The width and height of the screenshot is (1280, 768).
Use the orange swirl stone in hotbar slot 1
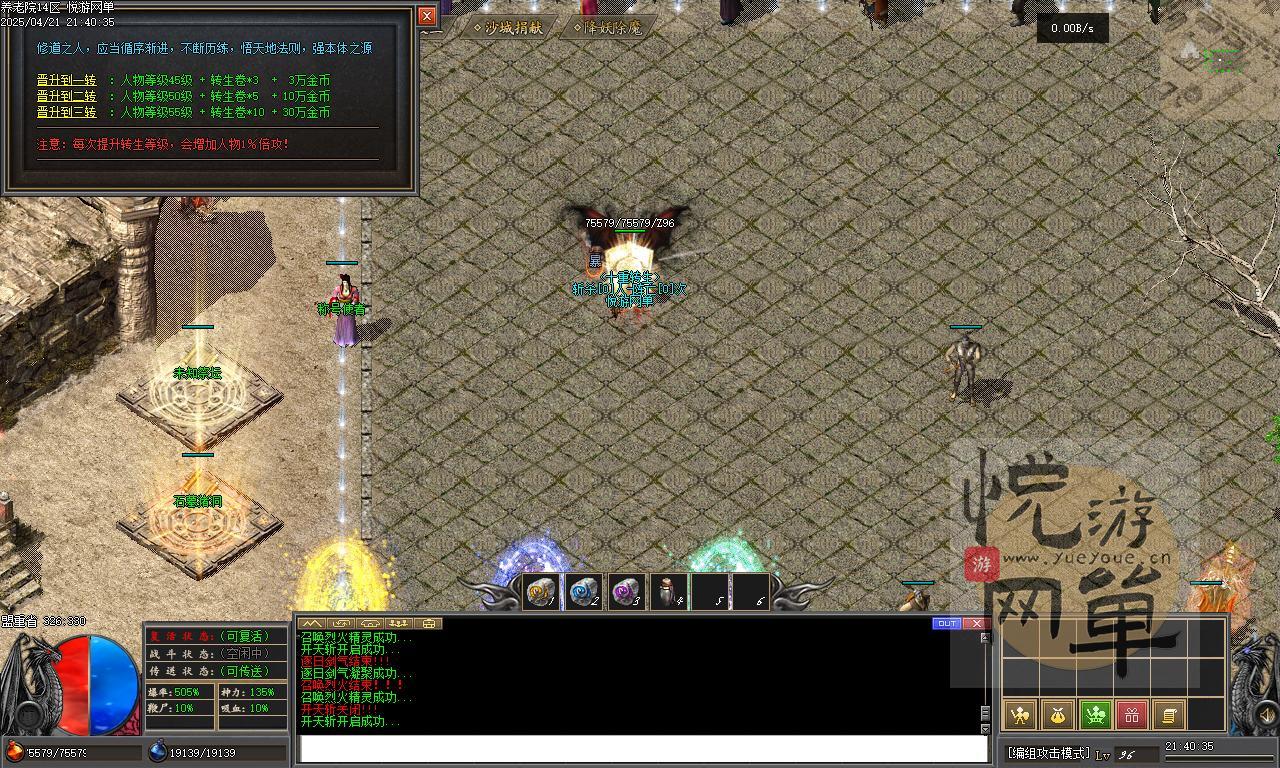point(541,592)
